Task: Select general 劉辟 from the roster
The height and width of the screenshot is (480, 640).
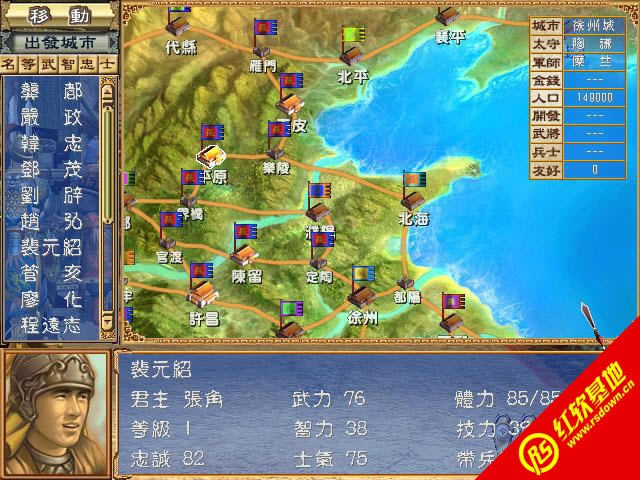Action: (52, 194)
